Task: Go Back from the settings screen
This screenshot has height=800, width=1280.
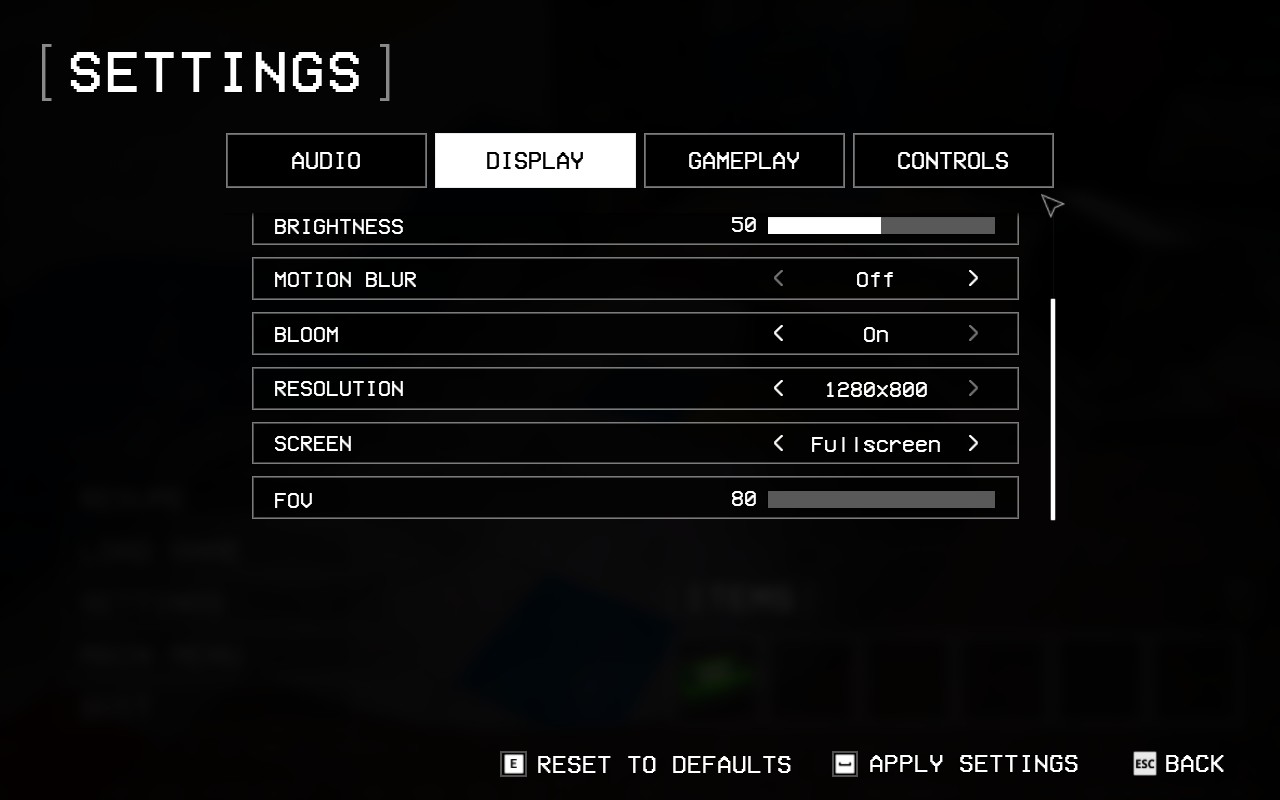Action: [x=1179, y=765]
